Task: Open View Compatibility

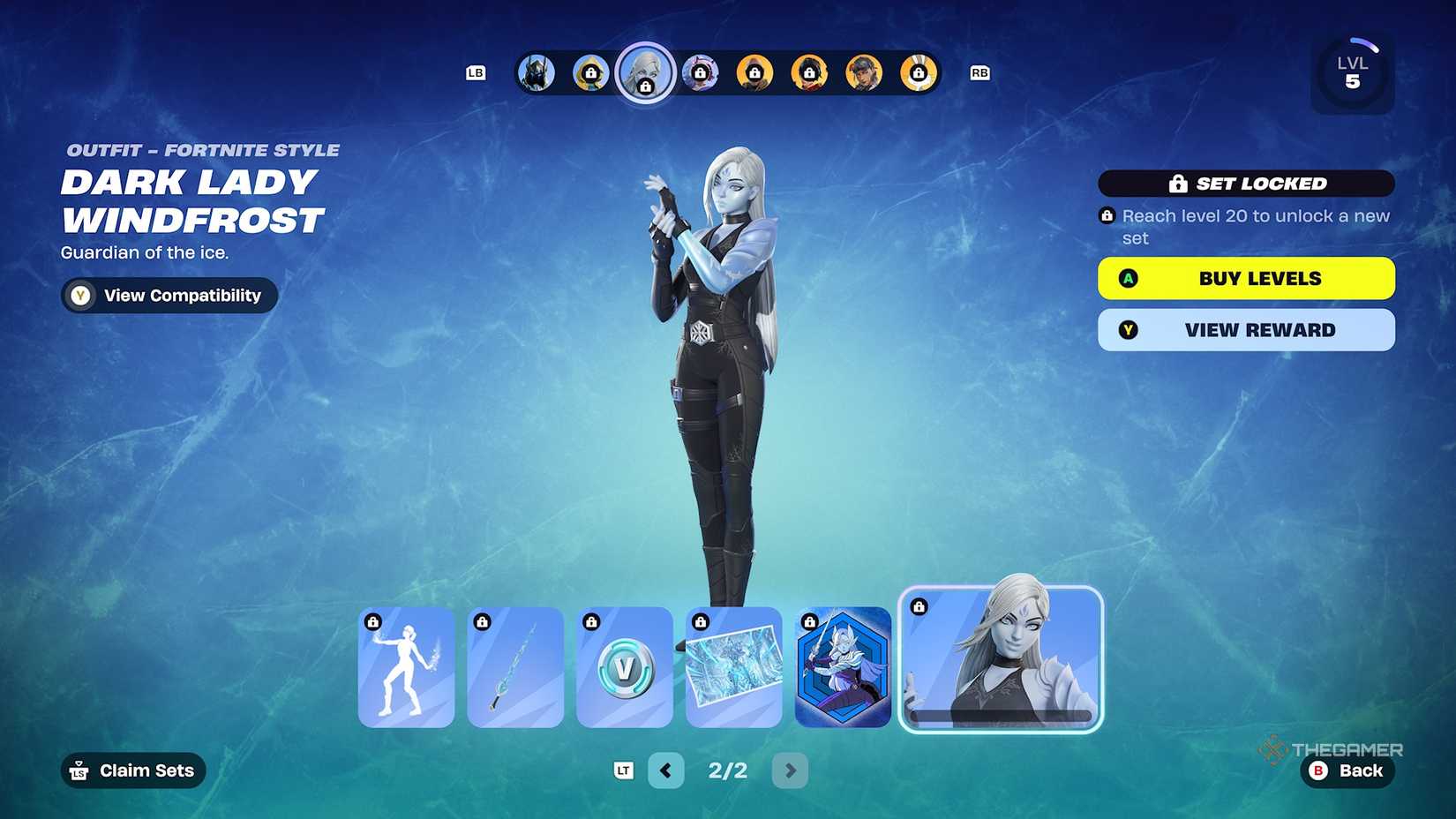Action: (168, 296)
